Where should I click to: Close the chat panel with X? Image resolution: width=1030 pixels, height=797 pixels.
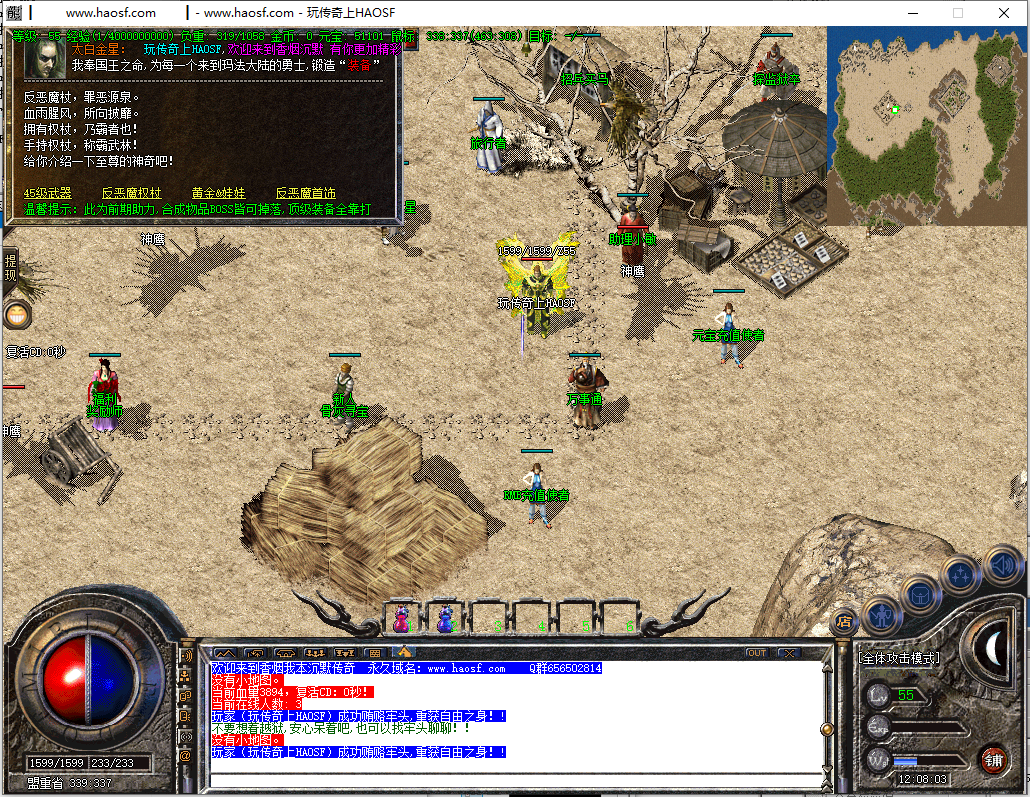tap(789, 653)
